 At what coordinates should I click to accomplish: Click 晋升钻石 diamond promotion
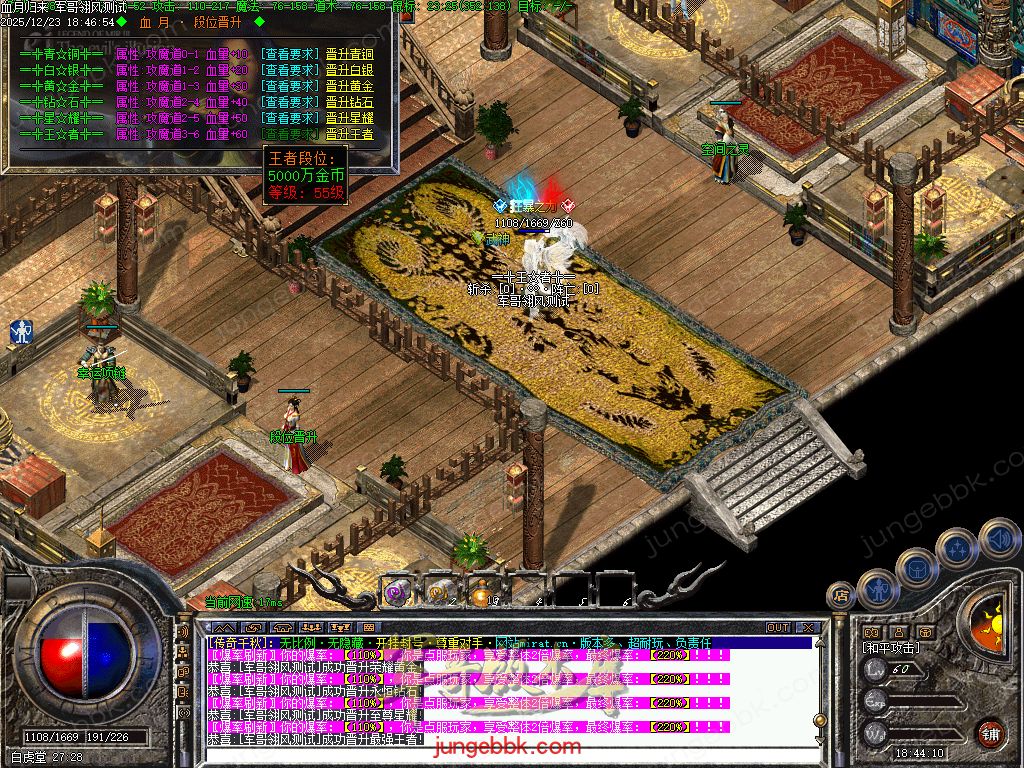pyautogui.click(x=349, y=102)
